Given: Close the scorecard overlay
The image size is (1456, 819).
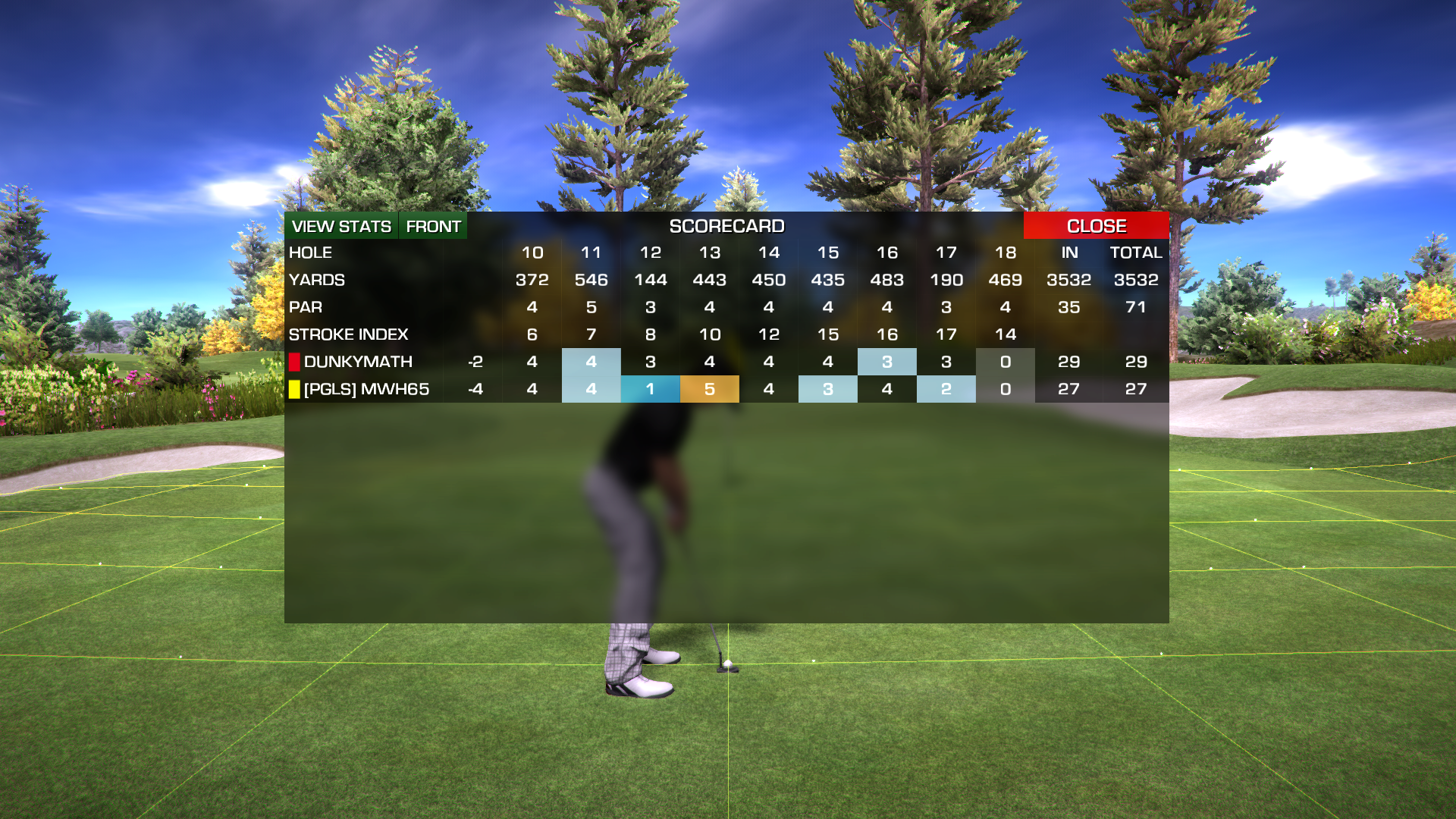Looking at the screenshot, I should (x=1096, y=226).
